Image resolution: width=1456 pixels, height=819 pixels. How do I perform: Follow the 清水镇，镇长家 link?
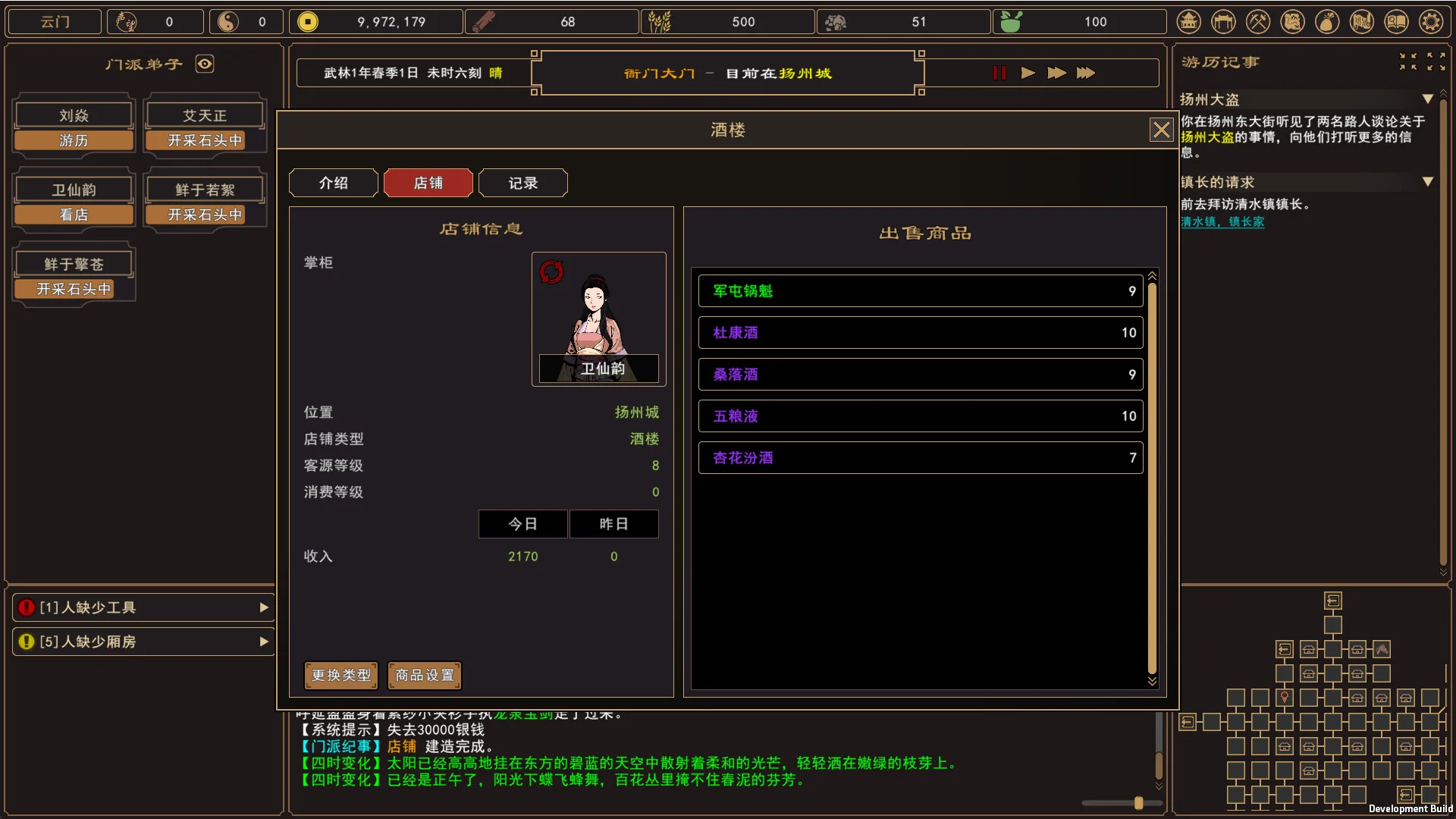pos(1222,222)
